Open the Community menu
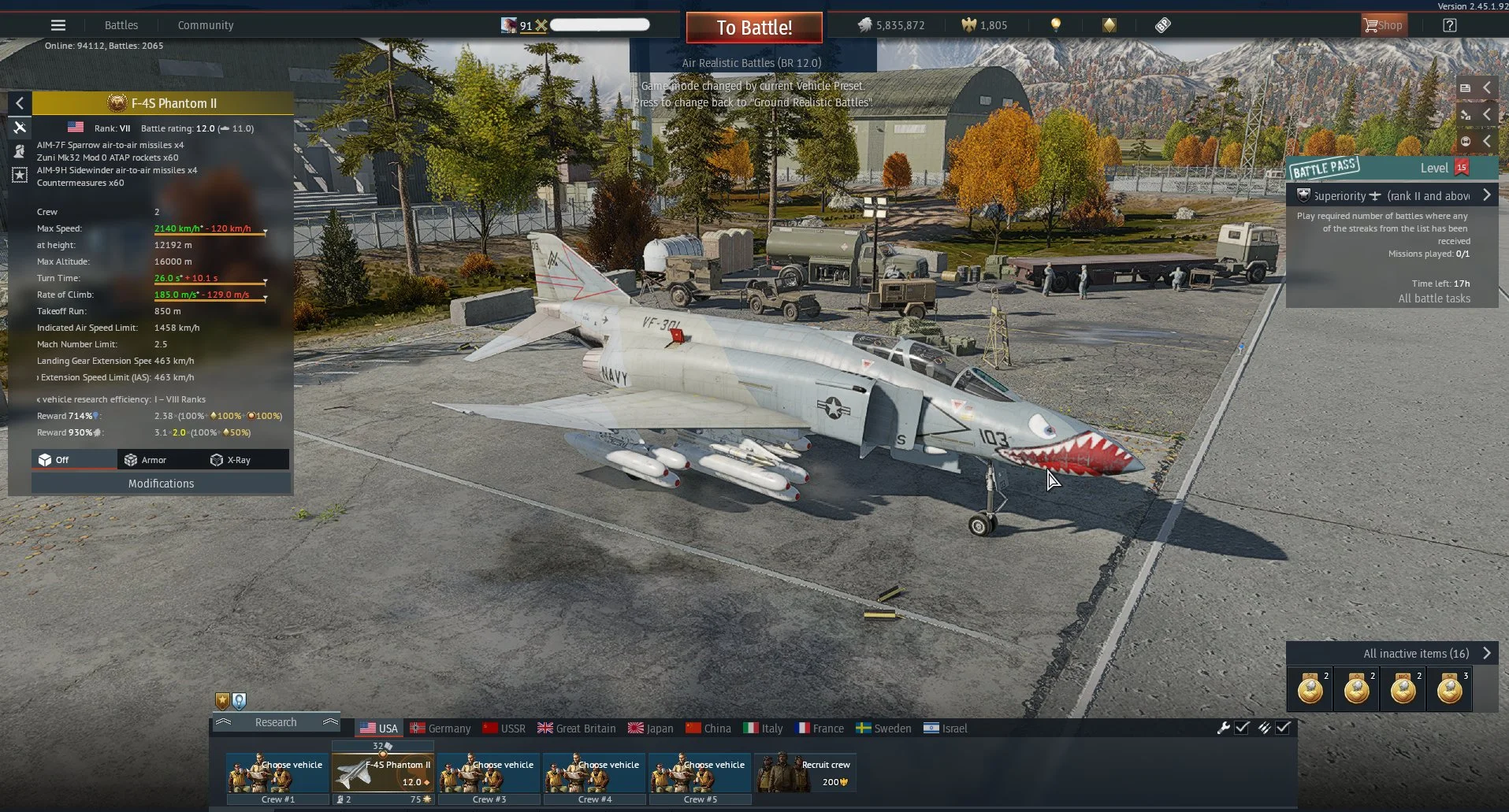 click(206, 25)
